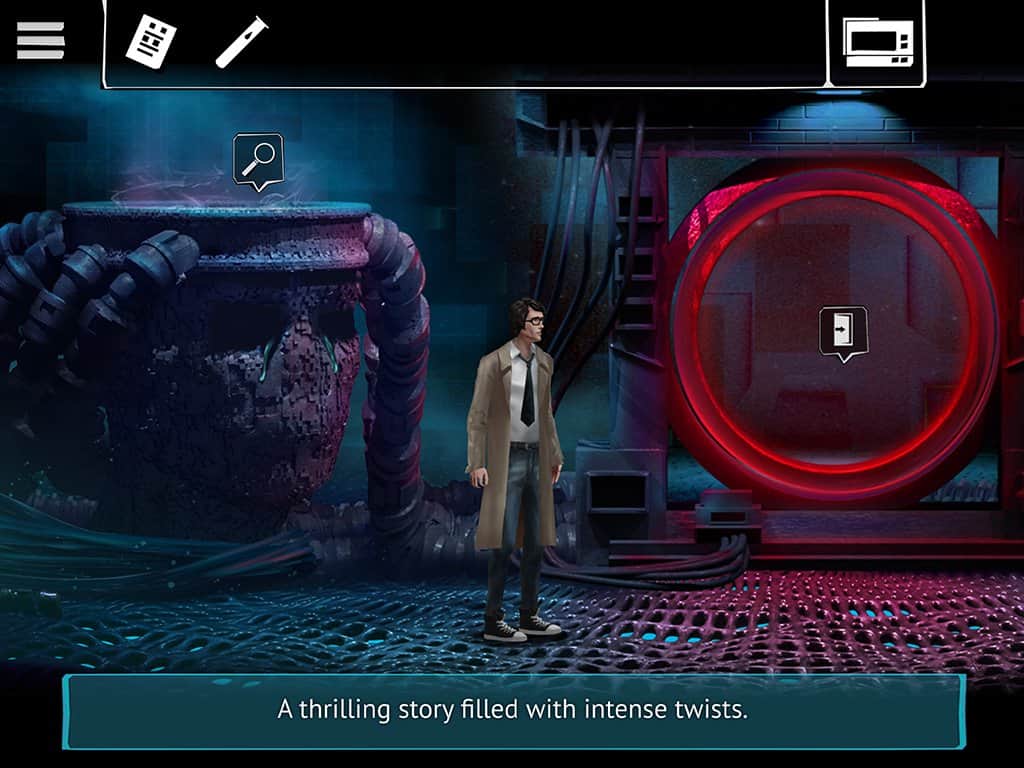Open the hamburger menu
This screenshot has height=768, width=1024.
[x=41, y=40]
